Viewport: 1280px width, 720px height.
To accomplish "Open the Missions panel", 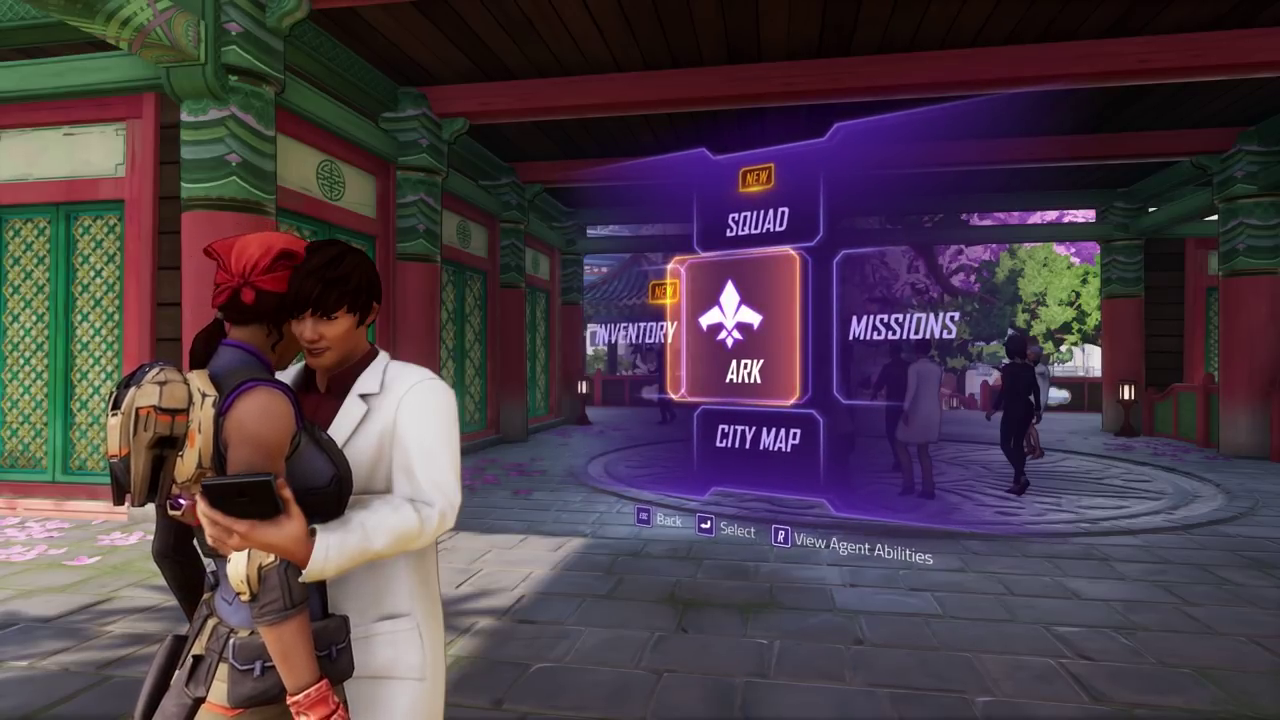I will pos(903,327).
